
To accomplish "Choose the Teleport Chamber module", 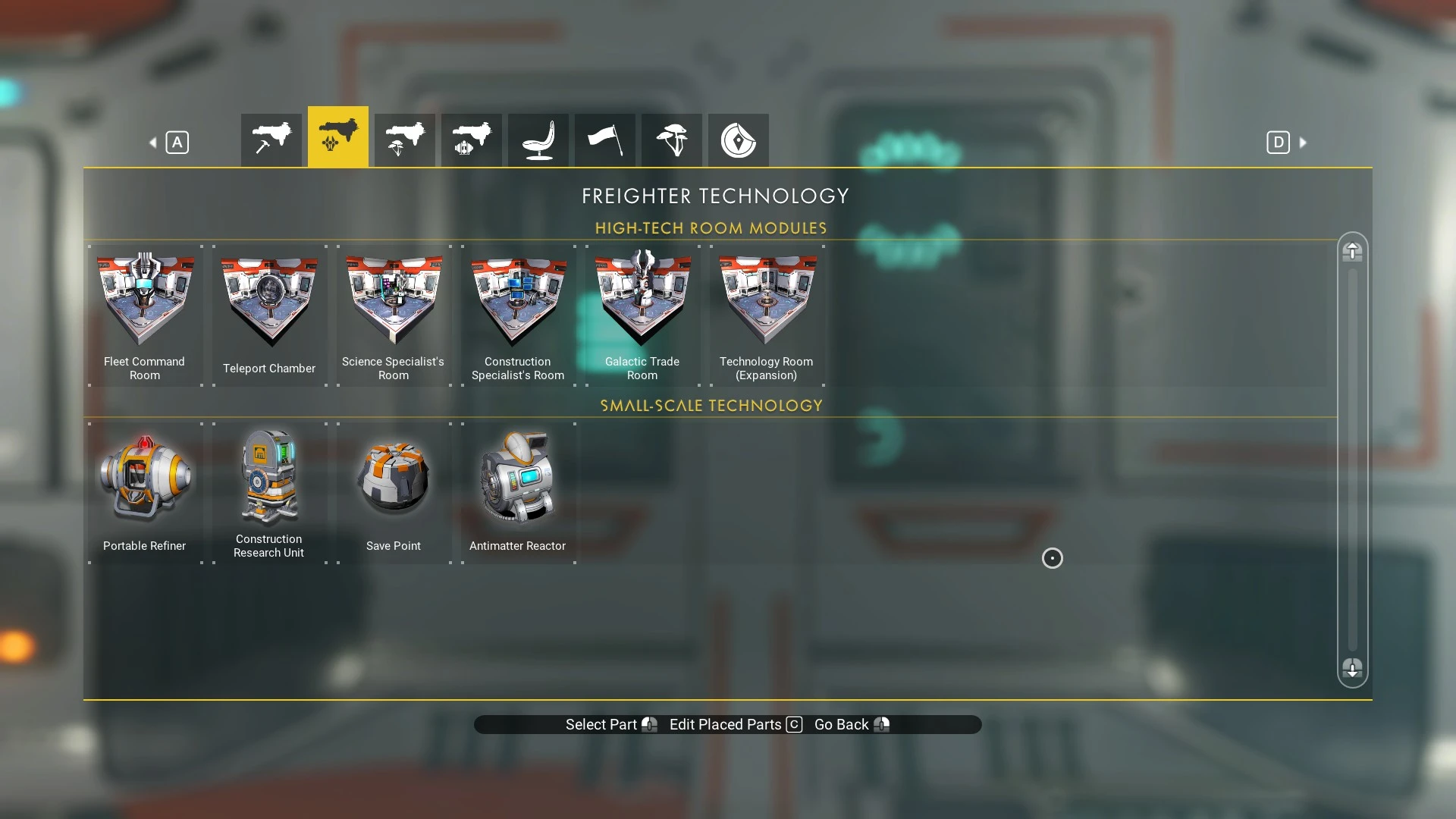I will (x=269, y=315).
